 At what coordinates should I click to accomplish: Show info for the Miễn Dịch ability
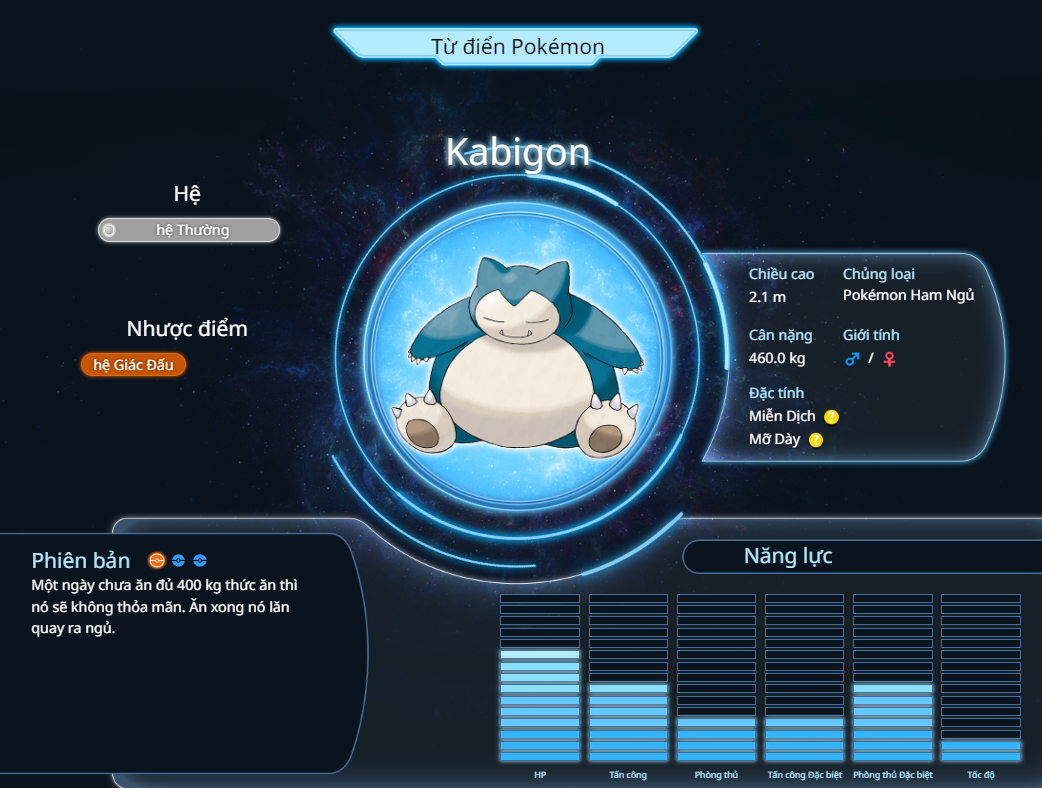pyautogui.click(x=831, y=417)
